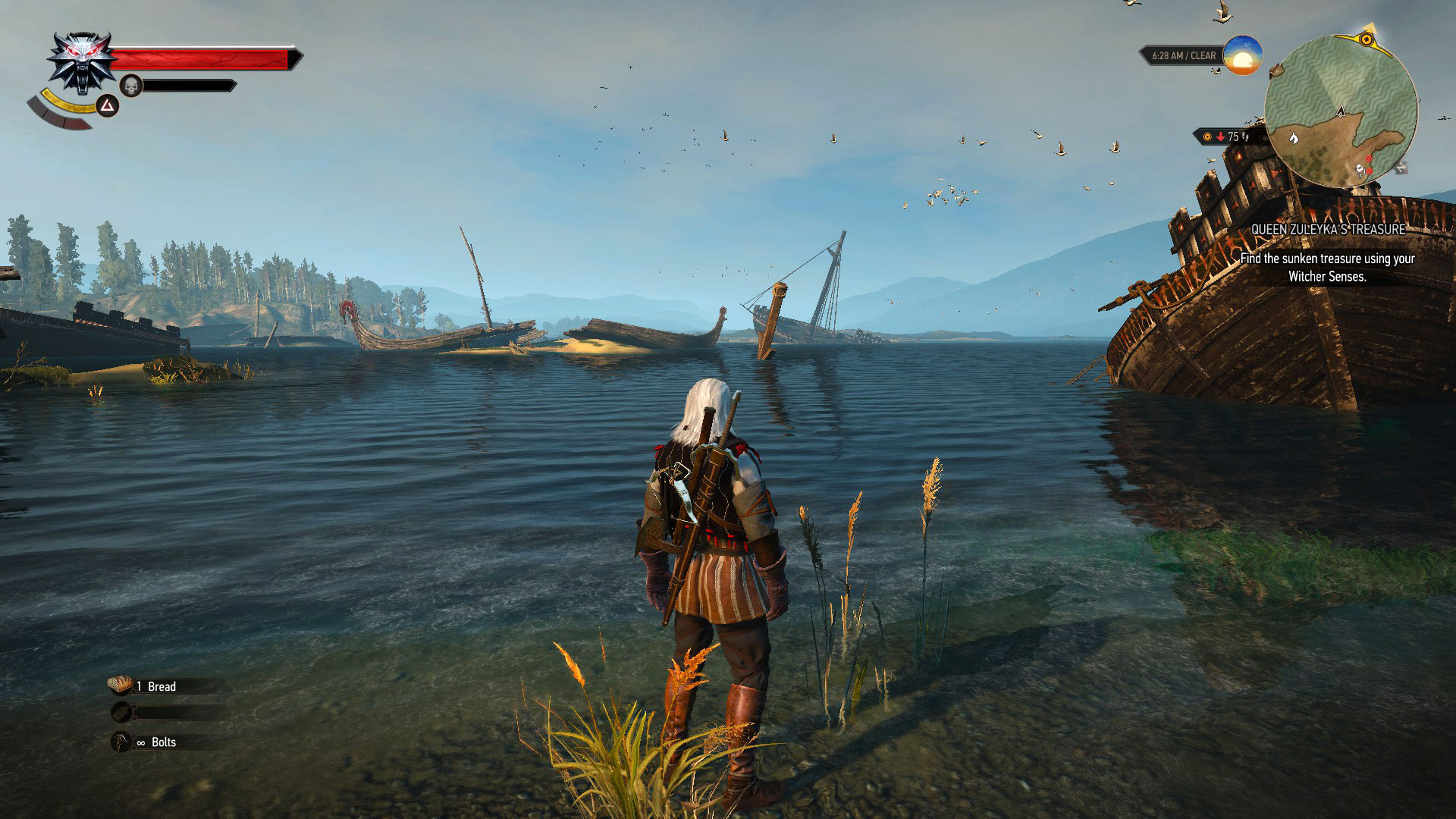This screenshot has width=1456, height=819.
Task: Click the sun weather icon
Action: 1242,55
